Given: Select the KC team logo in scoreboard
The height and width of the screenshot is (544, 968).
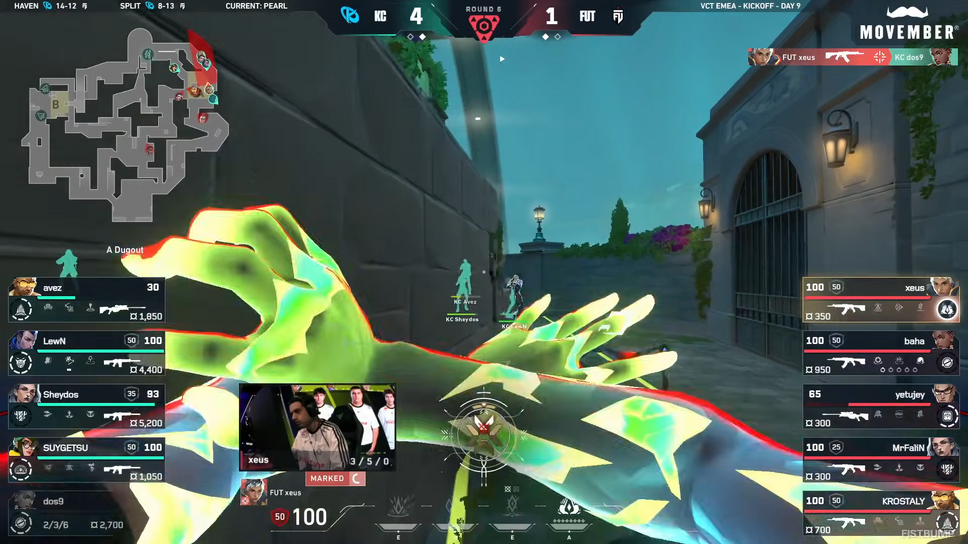Looking at the screenshot, I should [350, 15].
